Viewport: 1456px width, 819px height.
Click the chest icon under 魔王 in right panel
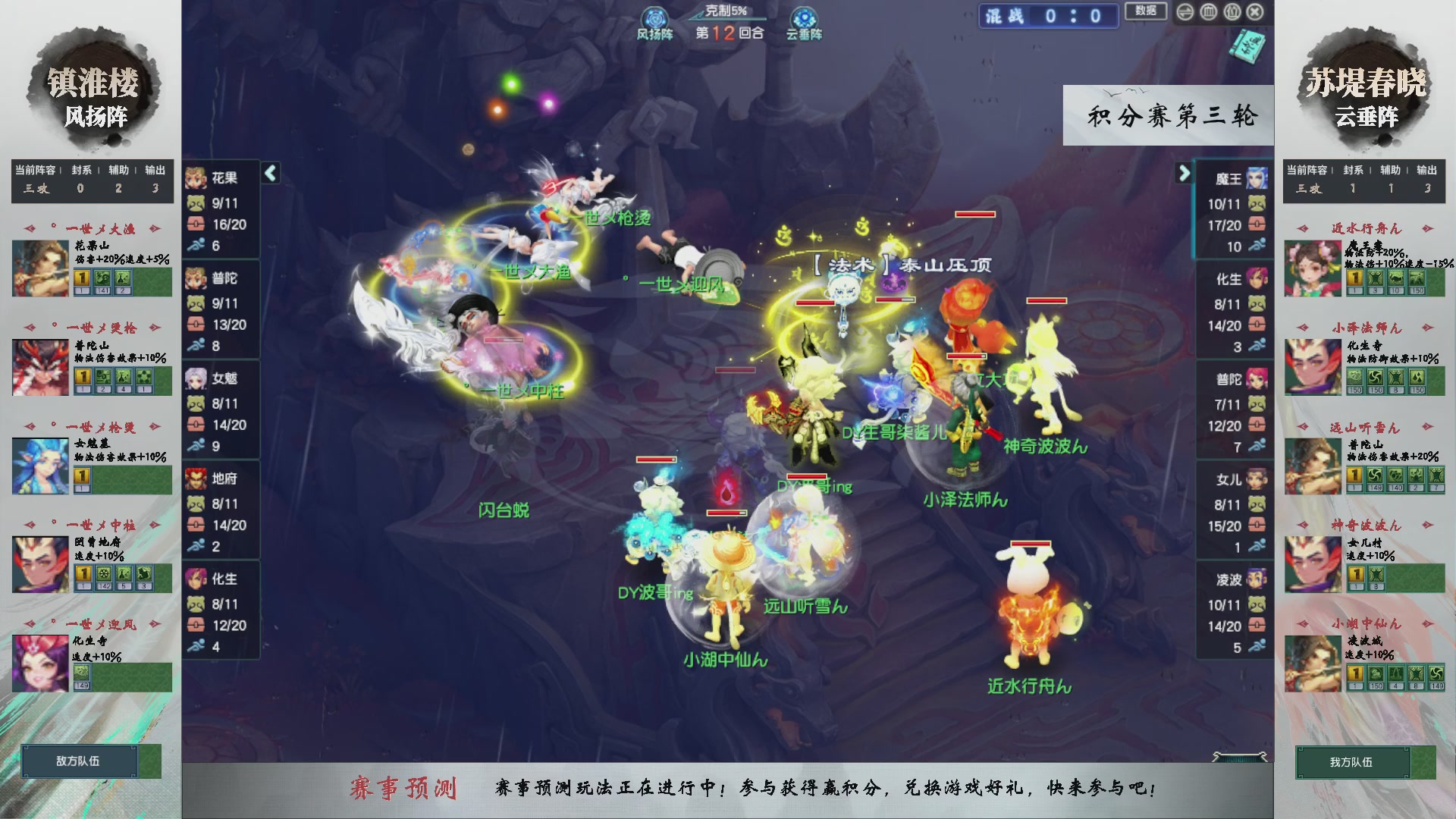[x=1257, y=224]
